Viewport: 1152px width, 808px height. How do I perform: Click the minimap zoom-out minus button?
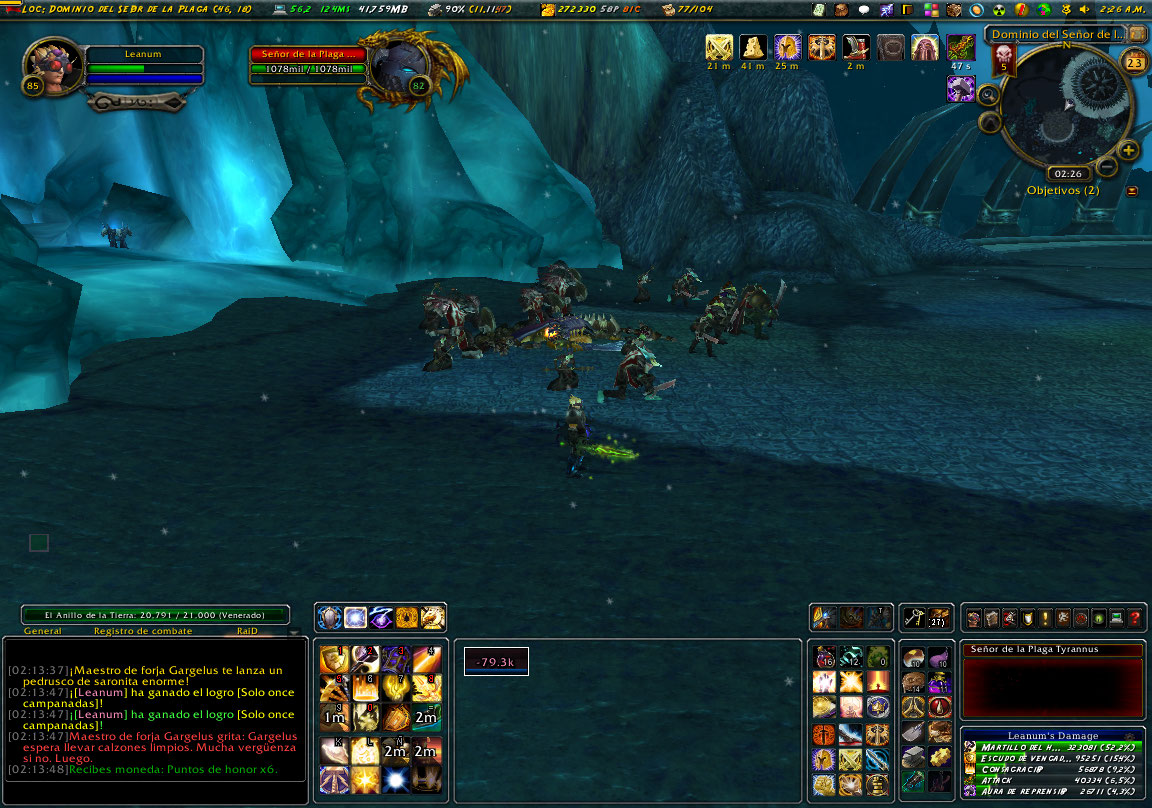point(1107,165)
